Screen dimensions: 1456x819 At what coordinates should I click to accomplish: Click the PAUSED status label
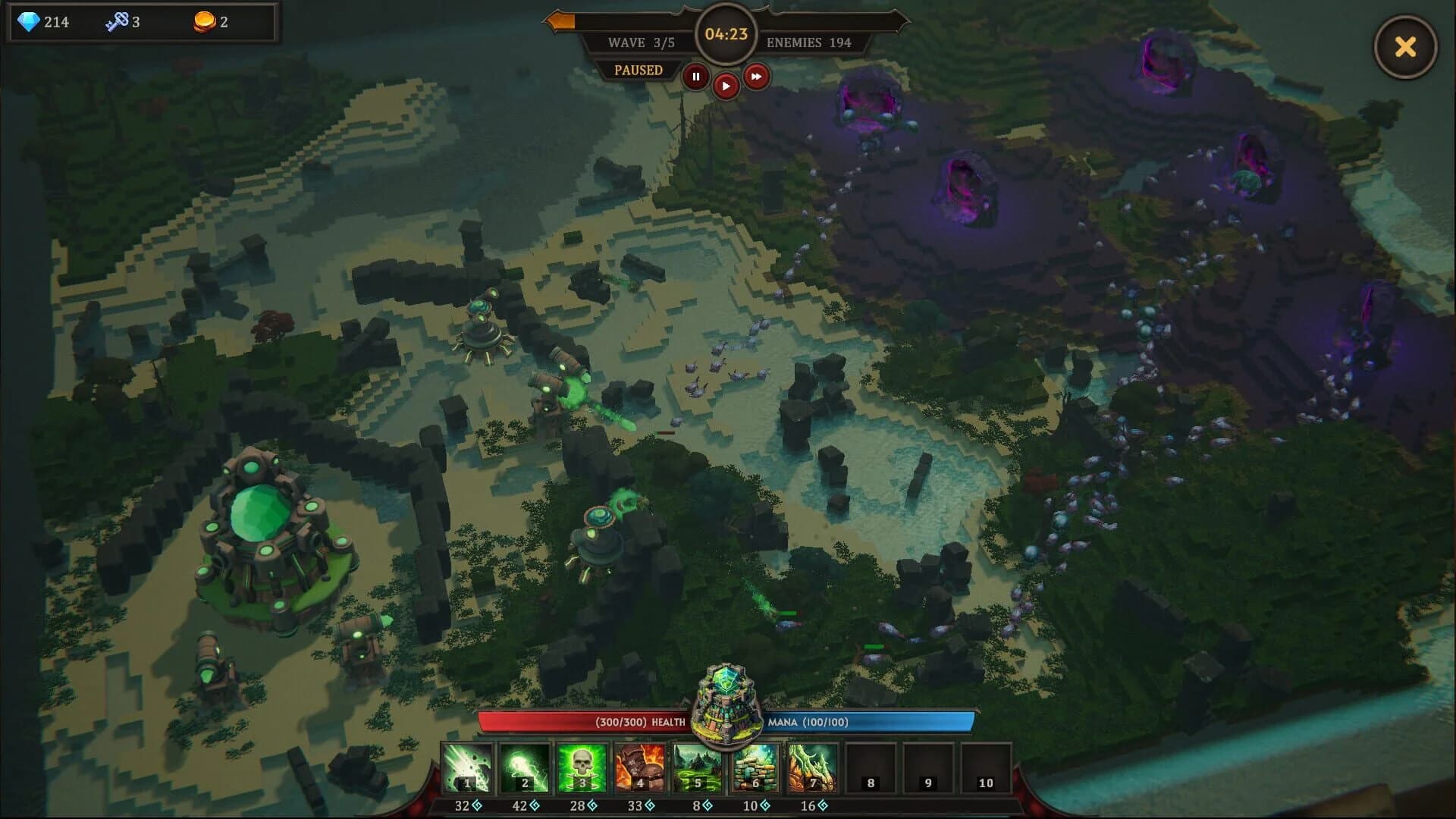click(638, 69)
